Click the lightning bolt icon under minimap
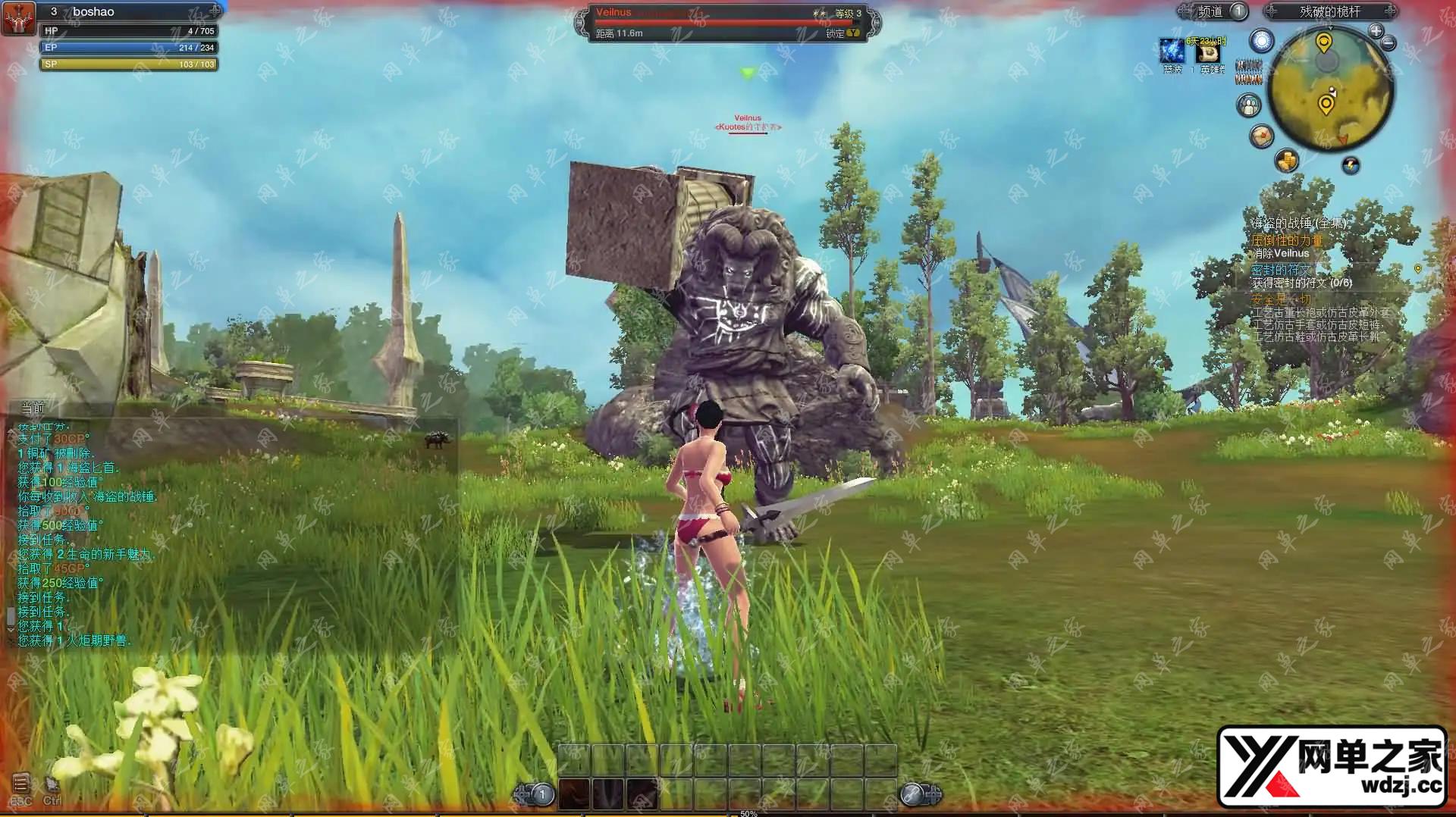This screenshot has width=1456, height=817. [1351, 164]
